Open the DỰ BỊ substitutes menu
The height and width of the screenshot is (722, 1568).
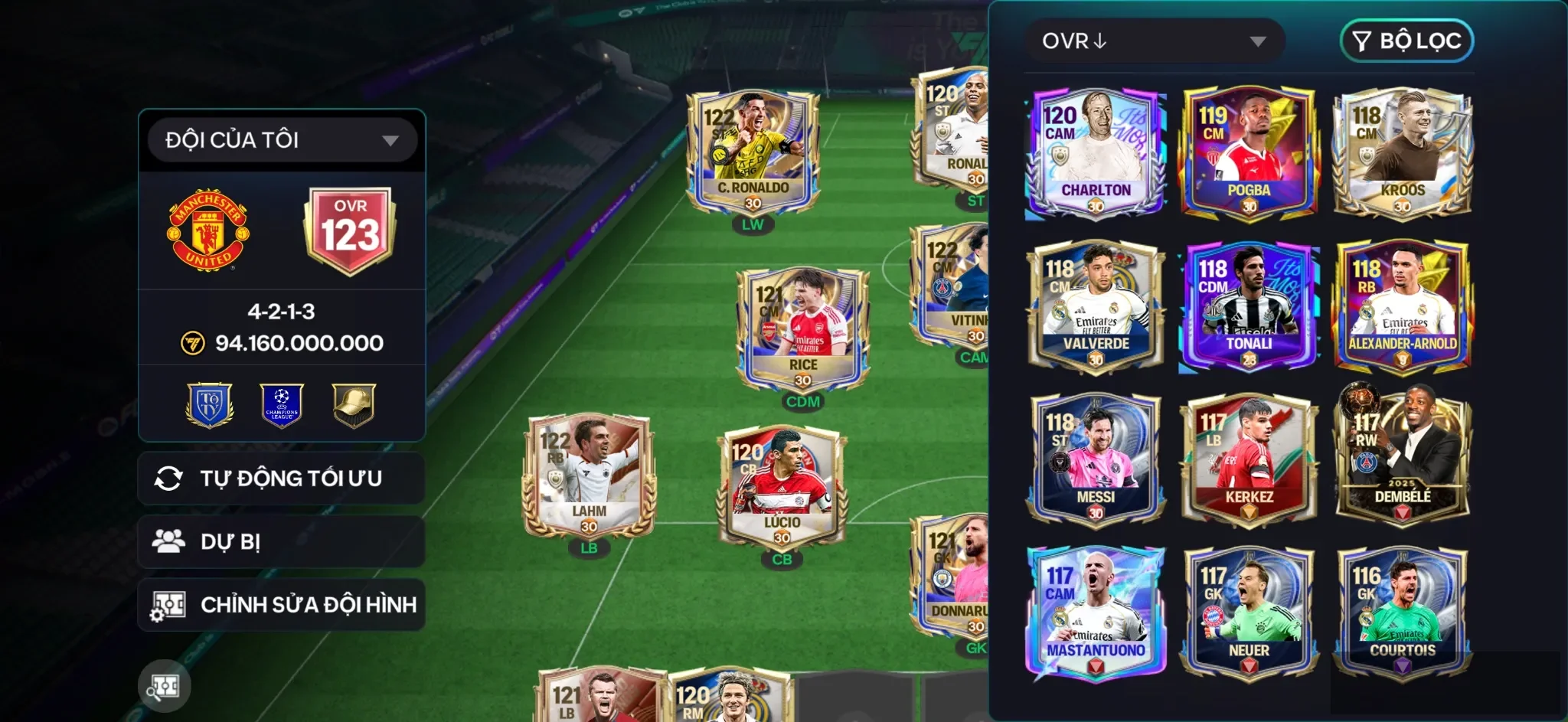[x=281, y=542]
